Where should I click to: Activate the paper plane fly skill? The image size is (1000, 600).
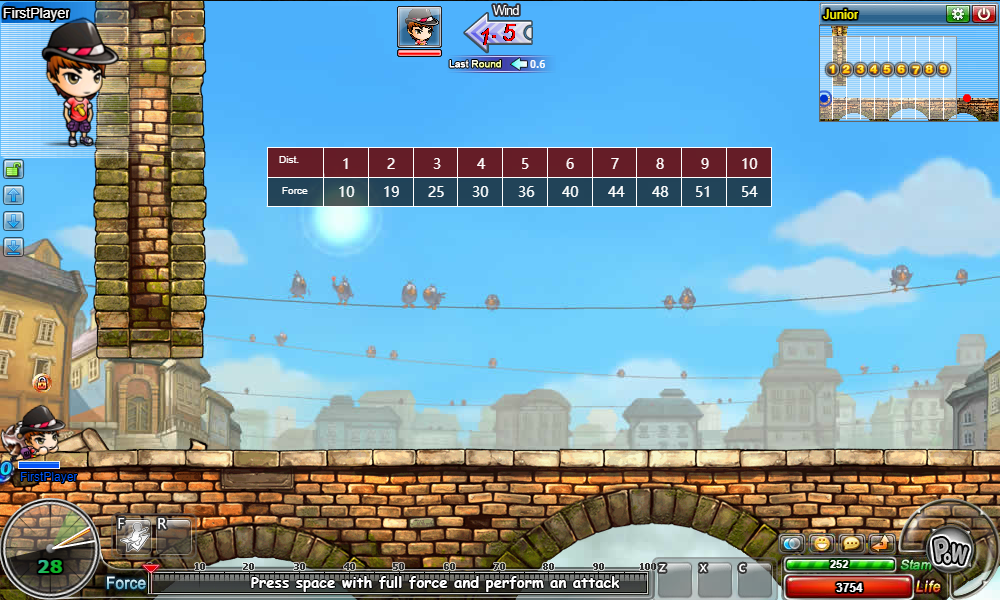pyautogui.click(x=135, y=537)
